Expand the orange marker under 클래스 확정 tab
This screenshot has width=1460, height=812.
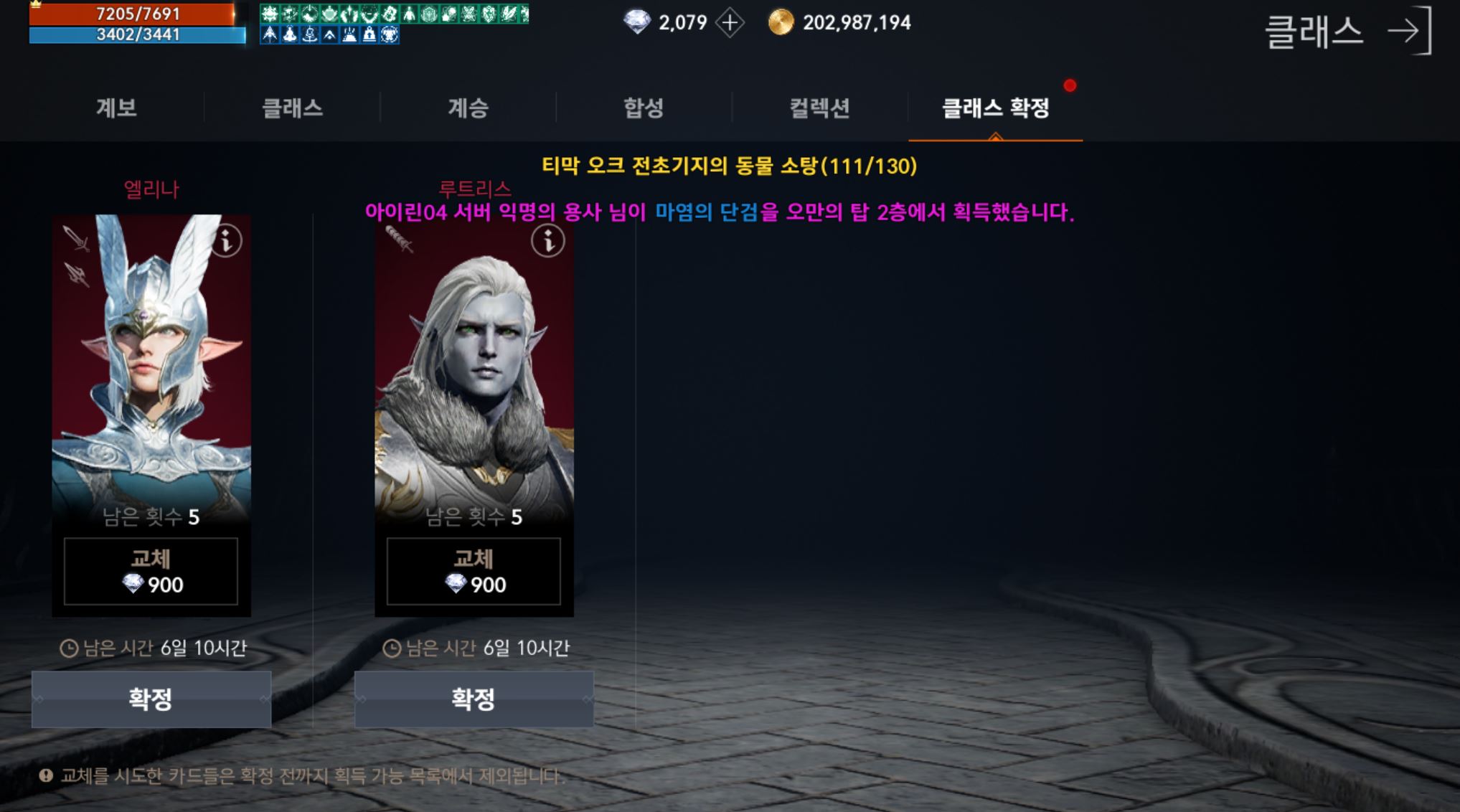tap(996, 134)
